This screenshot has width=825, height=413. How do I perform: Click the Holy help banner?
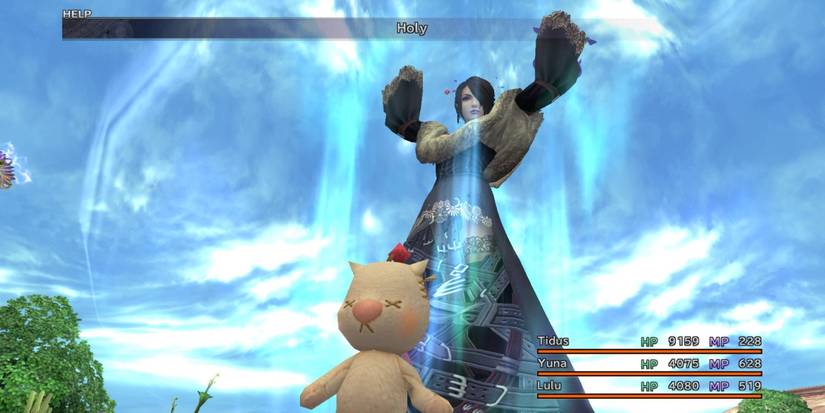click(411, 29)
